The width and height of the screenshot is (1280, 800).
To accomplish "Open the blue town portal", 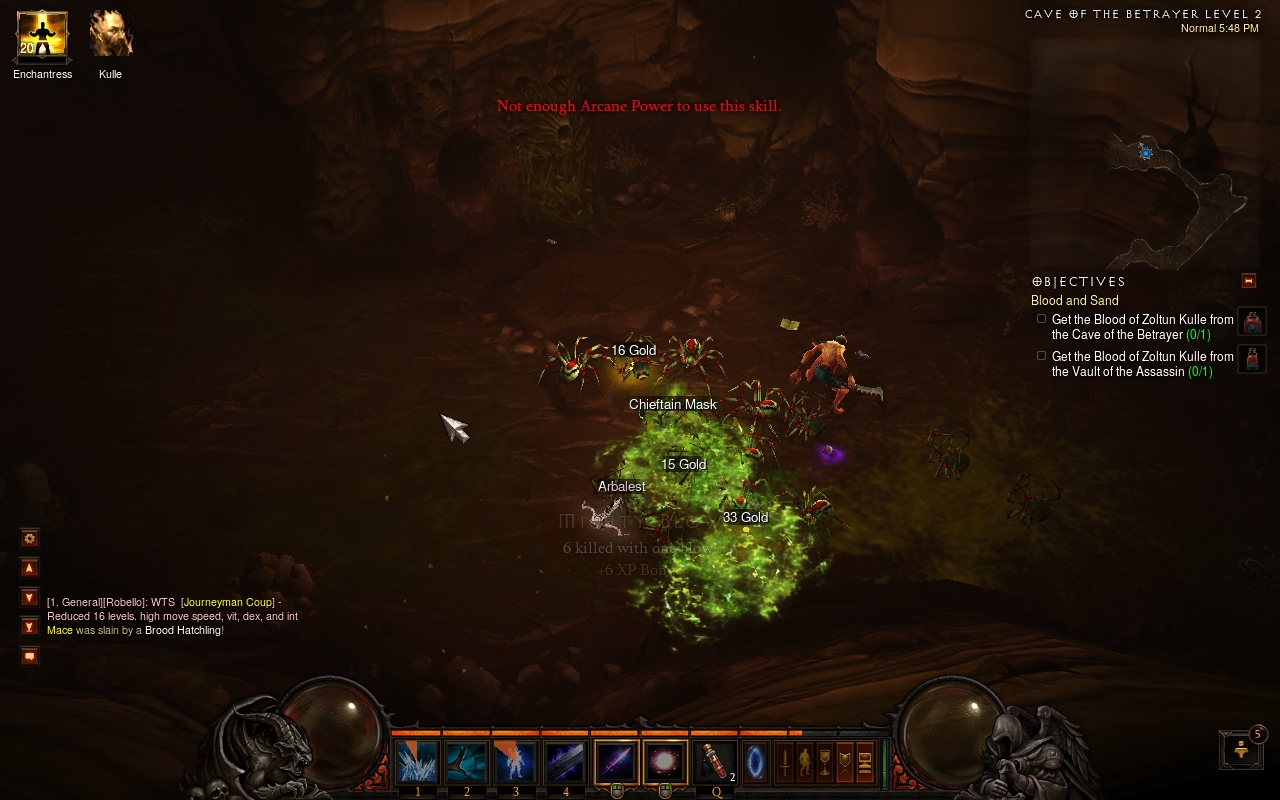I will 756,761.
